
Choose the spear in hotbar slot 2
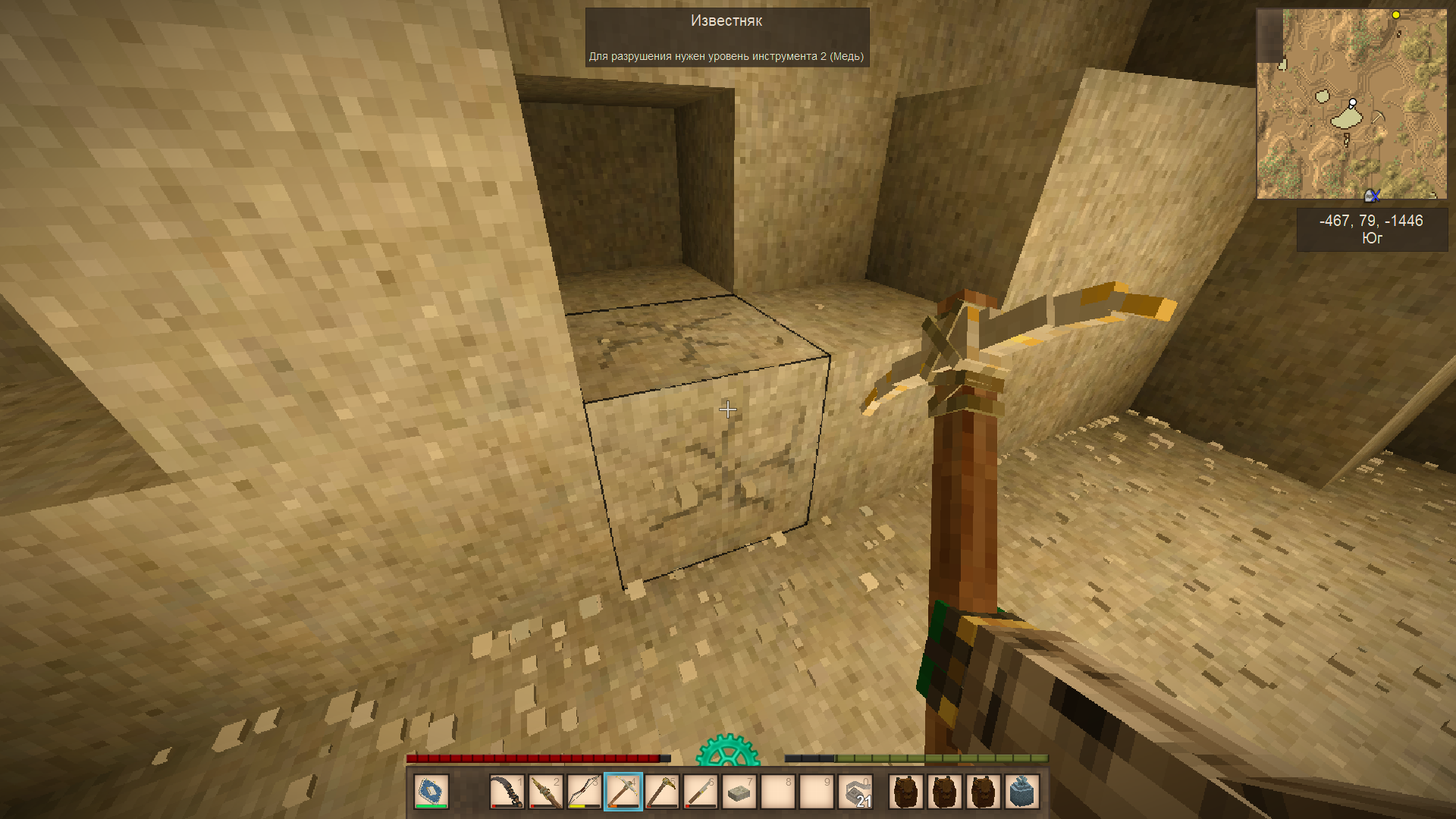click(546, 792)
